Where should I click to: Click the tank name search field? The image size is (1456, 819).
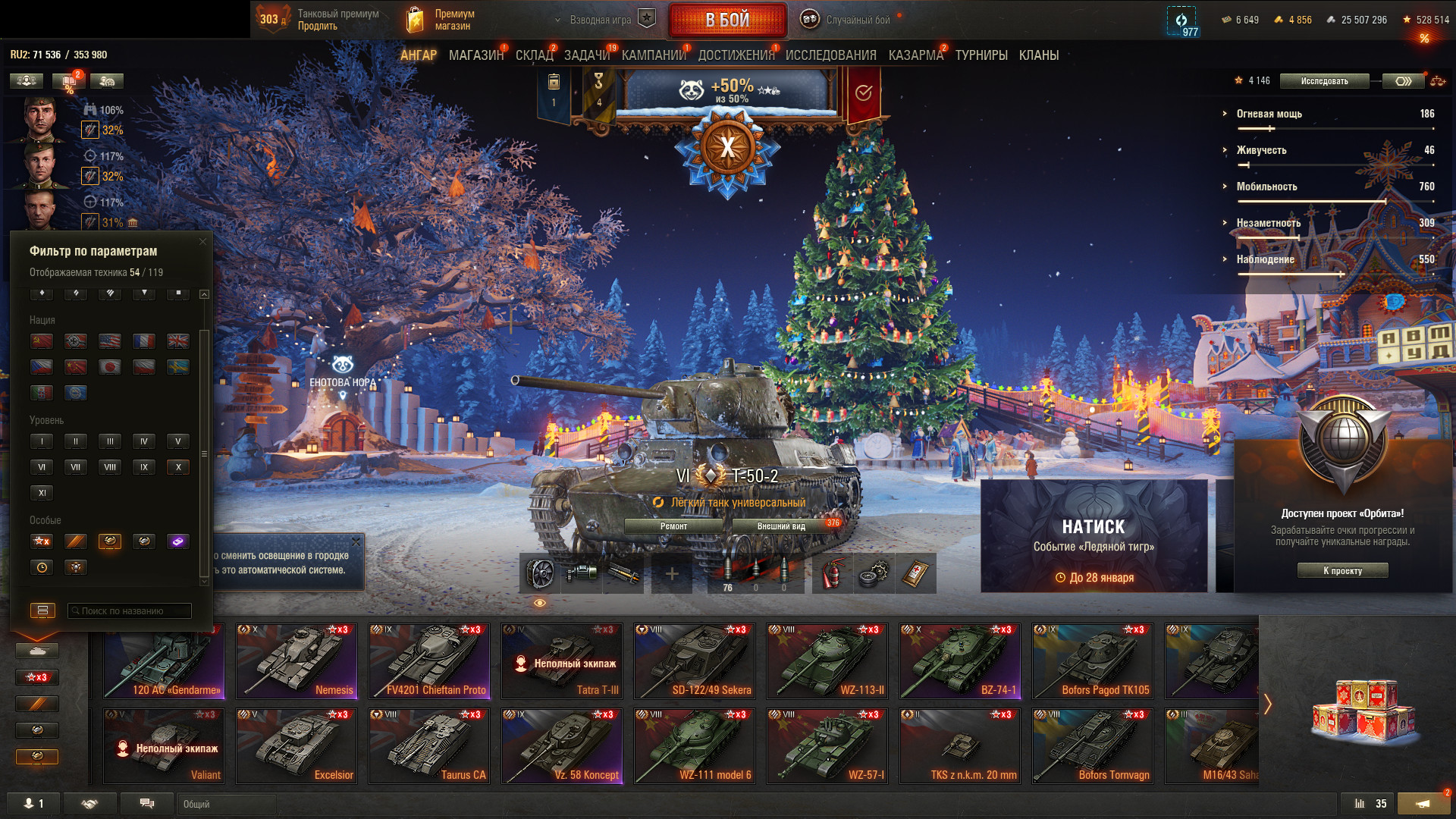click(x=130, y=611)
